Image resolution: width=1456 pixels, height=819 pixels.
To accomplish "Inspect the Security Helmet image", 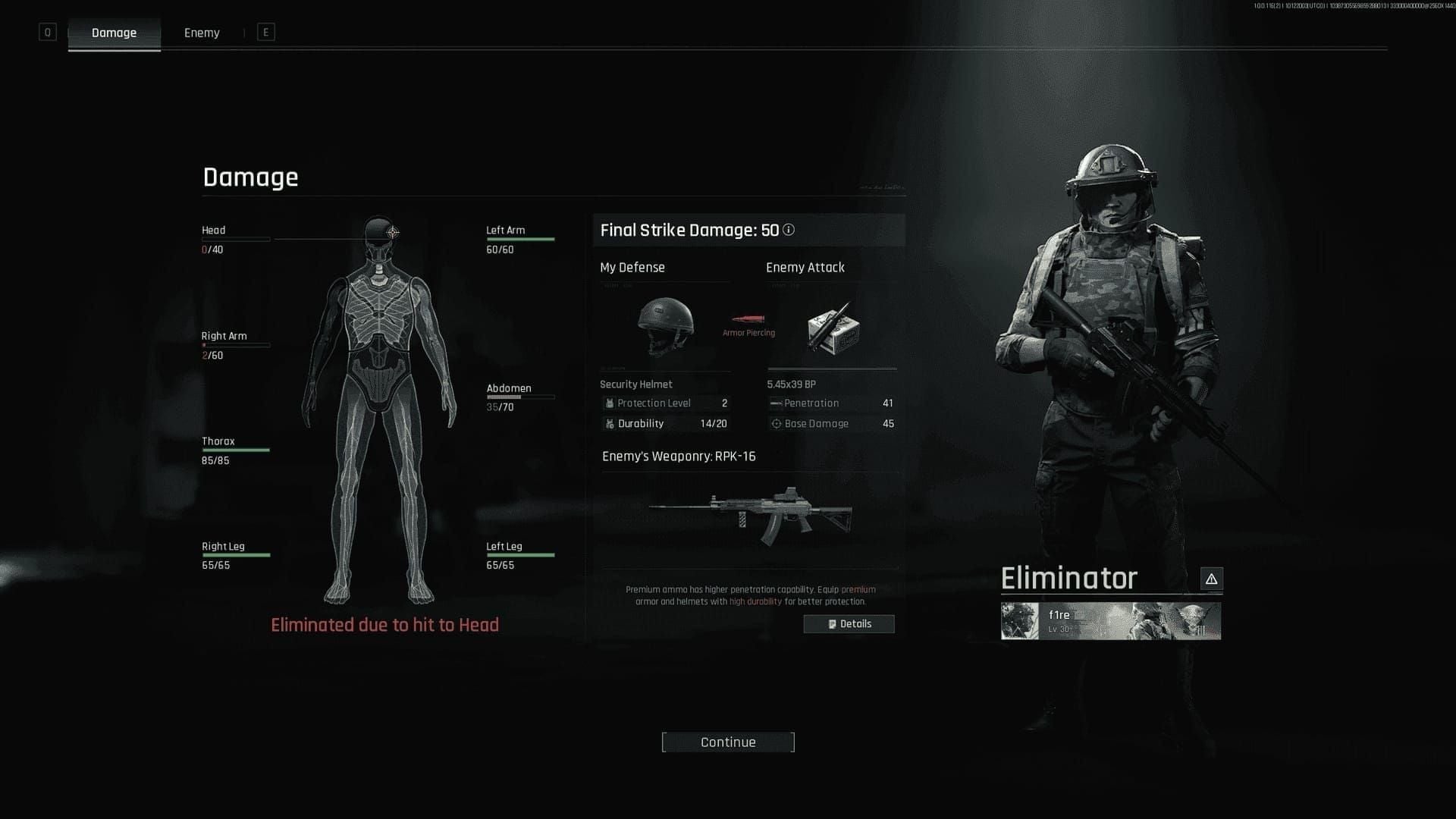I will pos(665,325).
